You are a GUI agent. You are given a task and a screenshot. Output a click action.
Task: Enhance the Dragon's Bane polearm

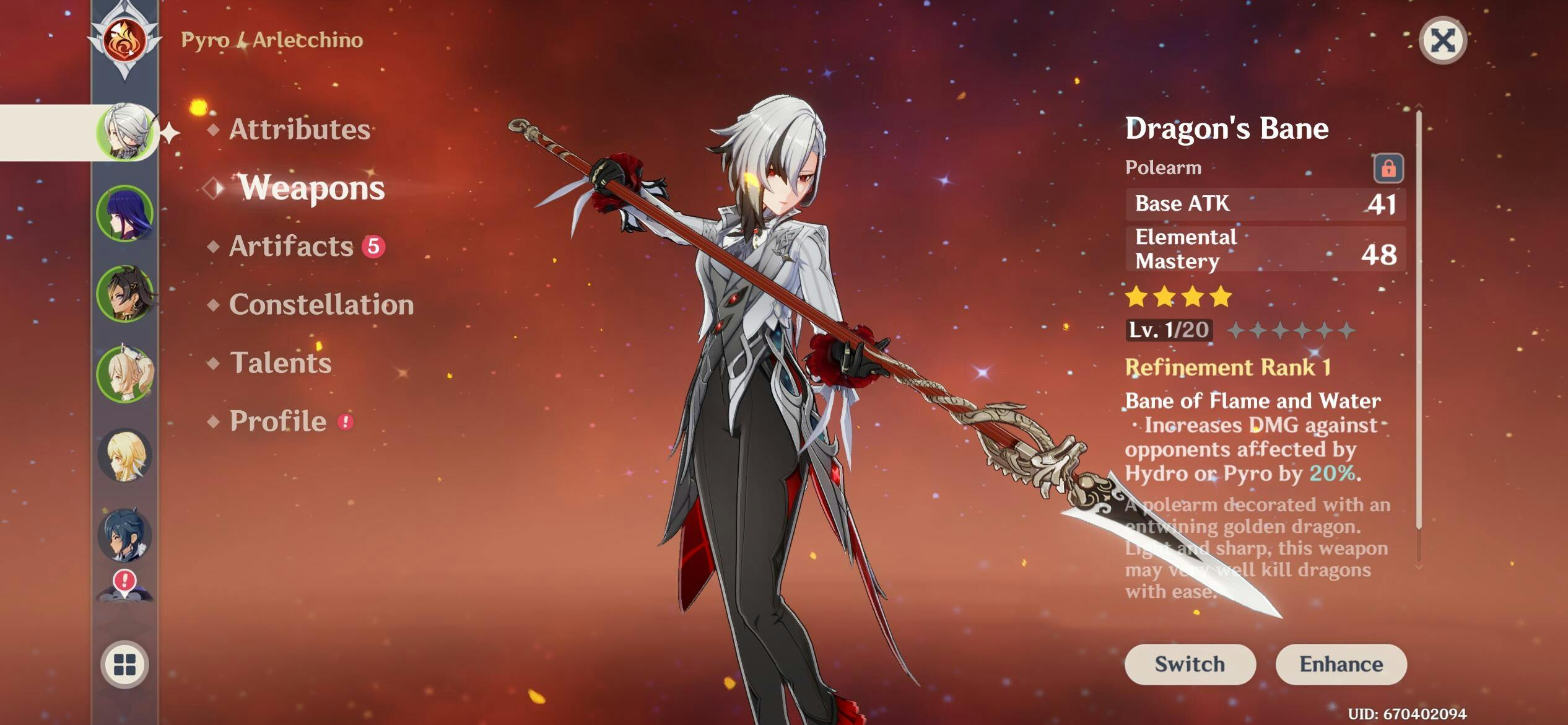1341,664
